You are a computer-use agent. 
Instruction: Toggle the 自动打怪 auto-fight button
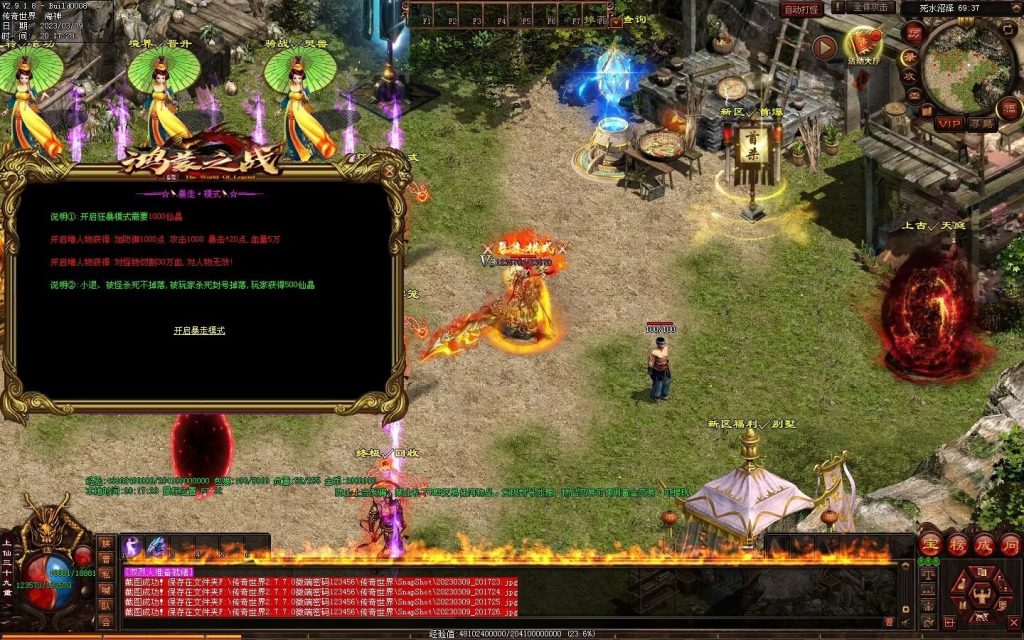(x=801, y=9)
